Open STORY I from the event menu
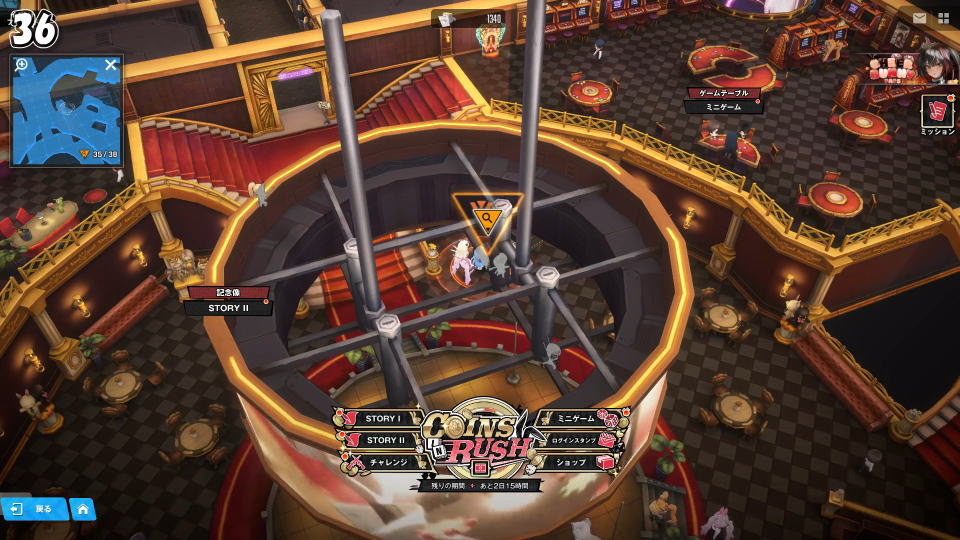Screen dimensions: 960x540 coord(380,419)
